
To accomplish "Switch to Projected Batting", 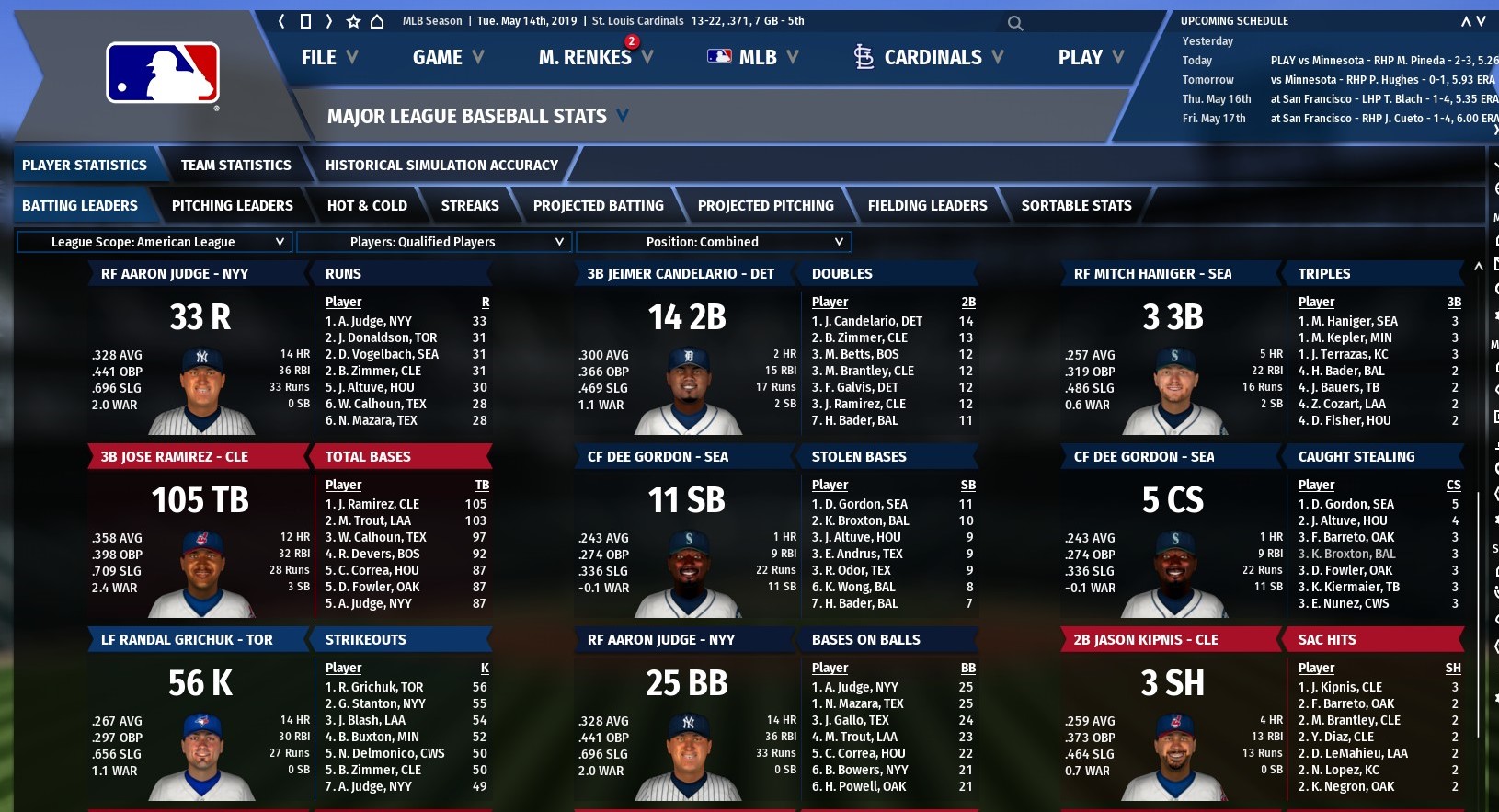I will [x=598, y=206].
